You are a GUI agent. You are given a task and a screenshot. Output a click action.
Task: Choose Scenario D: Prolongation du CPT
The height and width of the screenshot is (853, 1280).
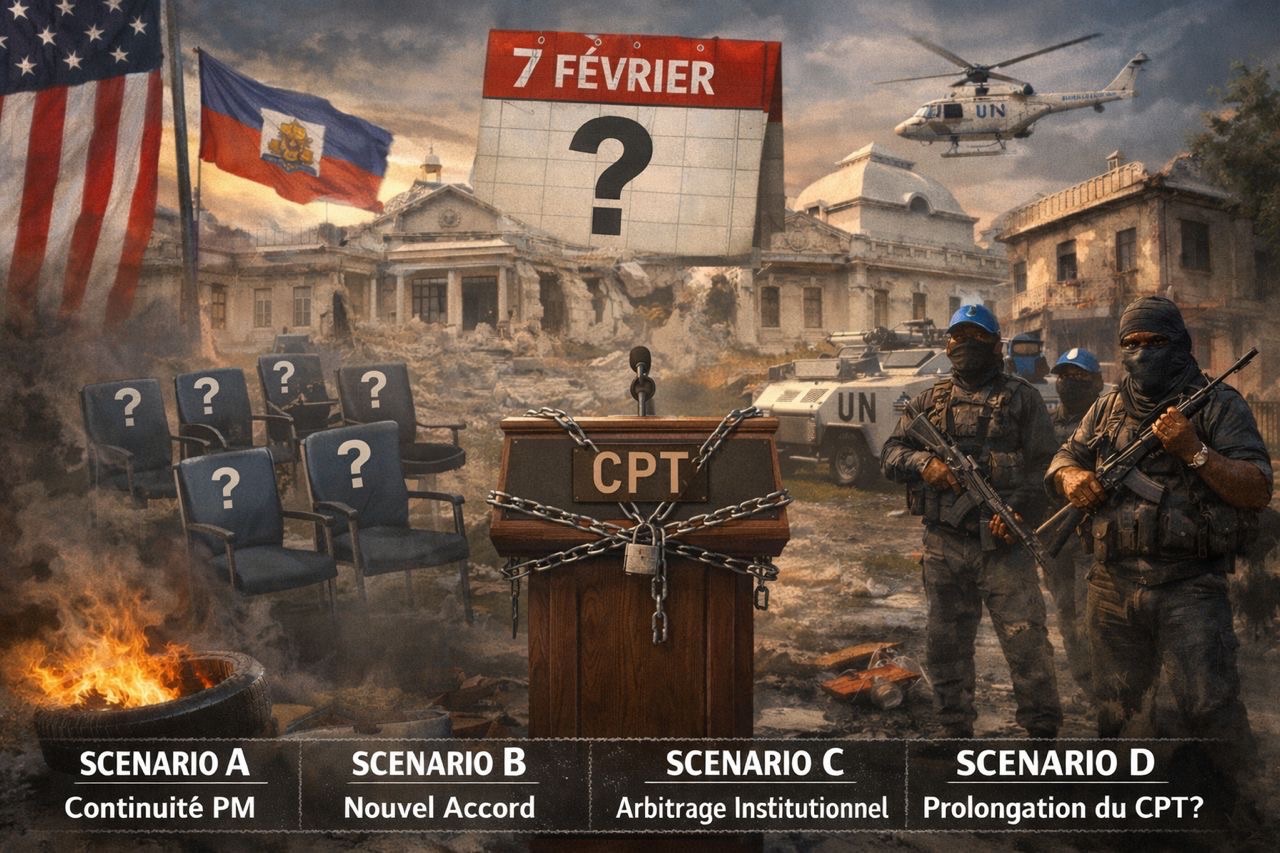1062,785
